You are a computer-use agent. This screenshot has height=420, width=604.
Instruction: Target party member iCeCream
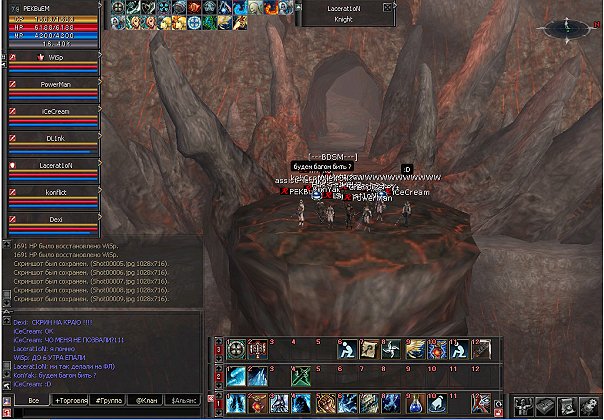point(55,111)
